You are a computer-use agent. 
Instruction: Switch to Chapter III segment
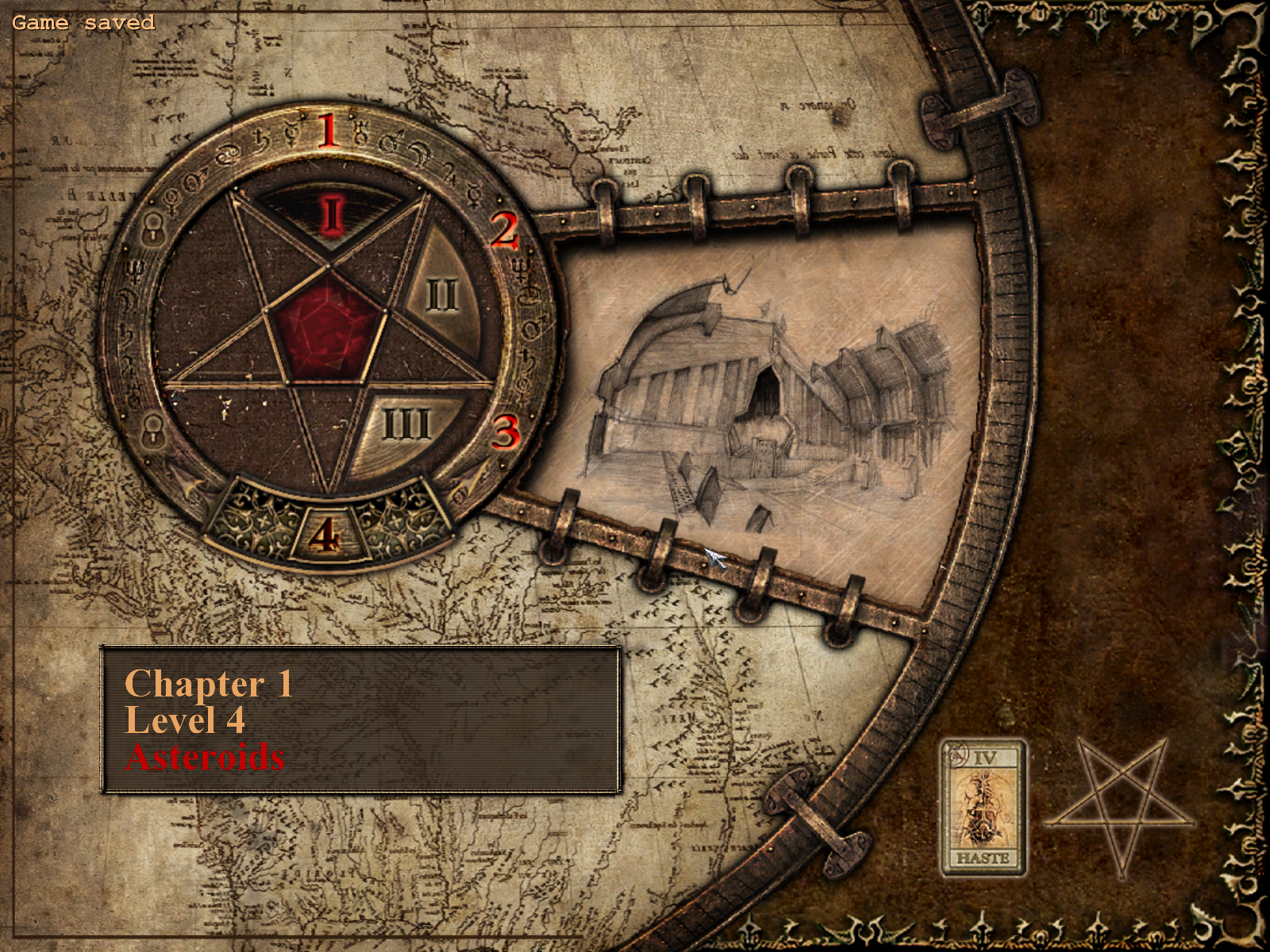point(406,426)
